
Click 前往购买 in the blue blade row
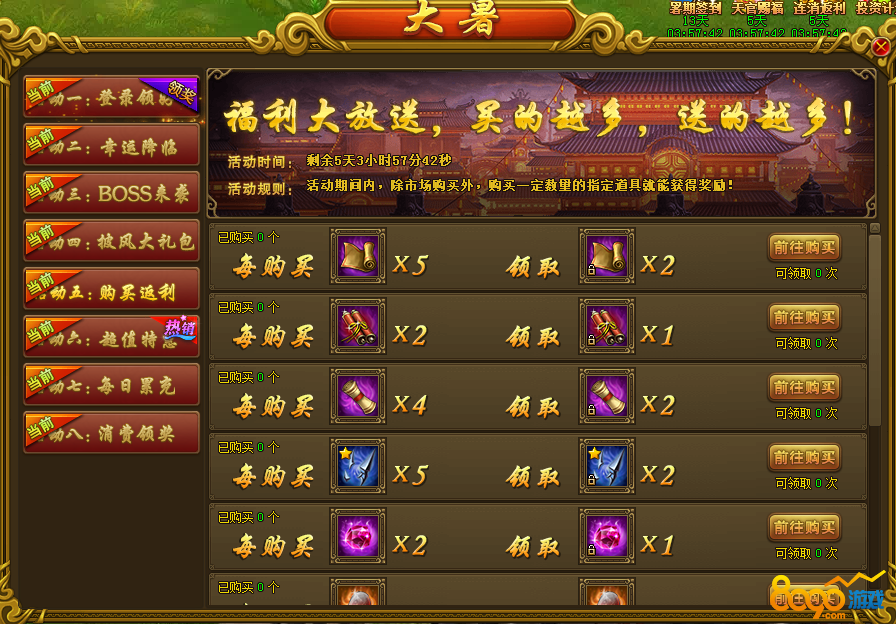point(804,457)
